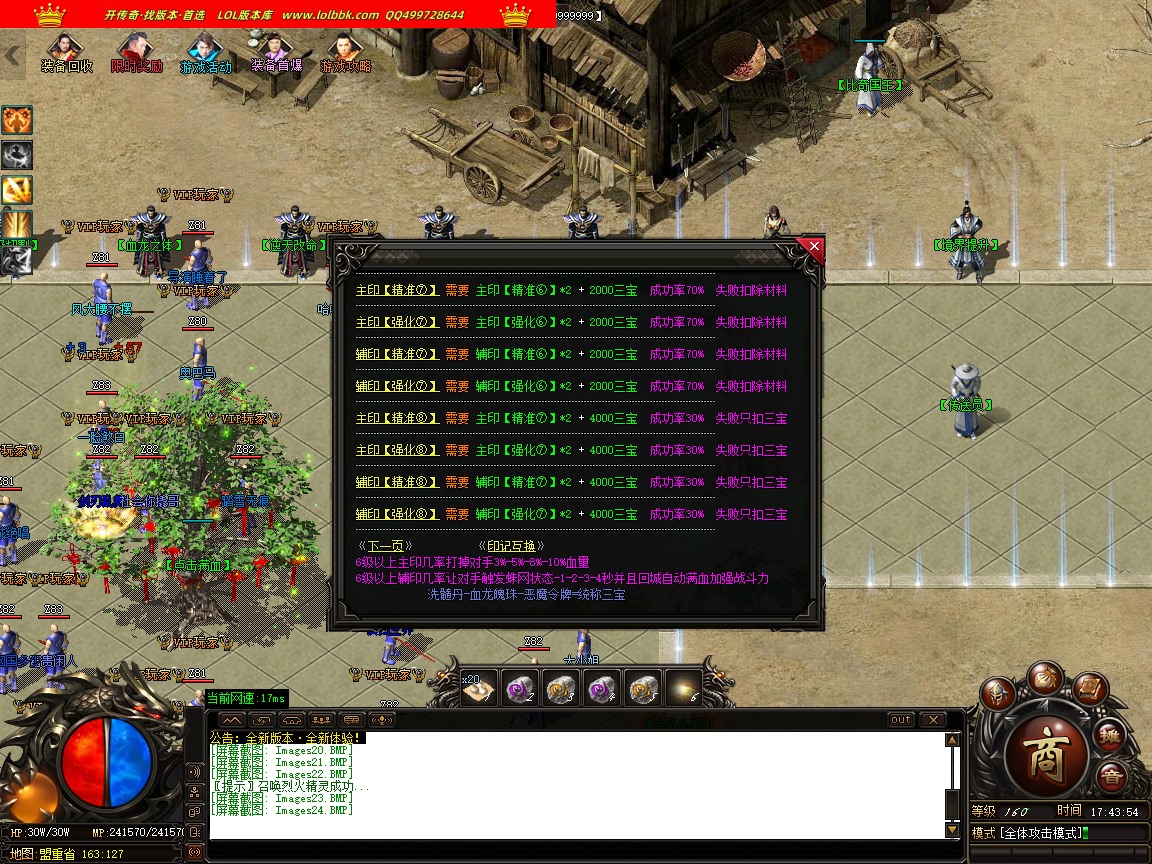The height and width of the screenshot is (864, 1152).
Task: Open the 限时奖励 timed rewards menu
Action: [x=136, y=53]
